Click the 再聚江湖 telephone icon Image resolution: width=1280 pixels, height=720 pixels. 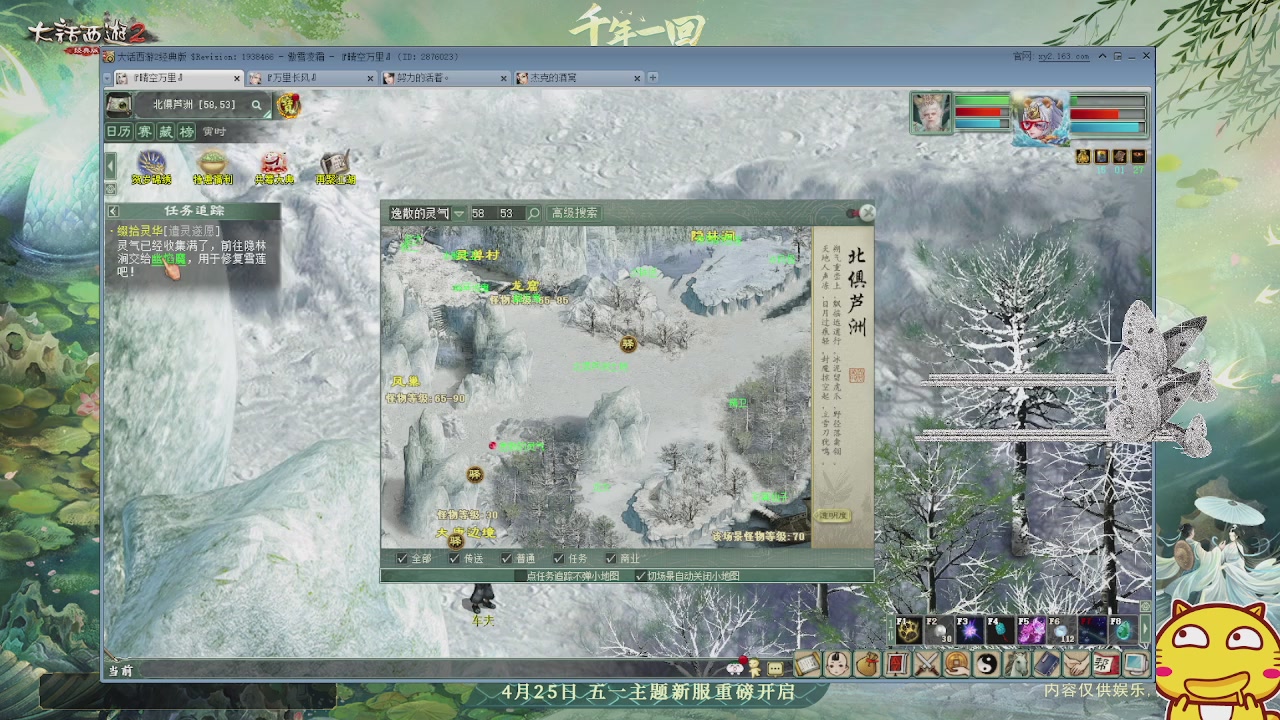334,163
